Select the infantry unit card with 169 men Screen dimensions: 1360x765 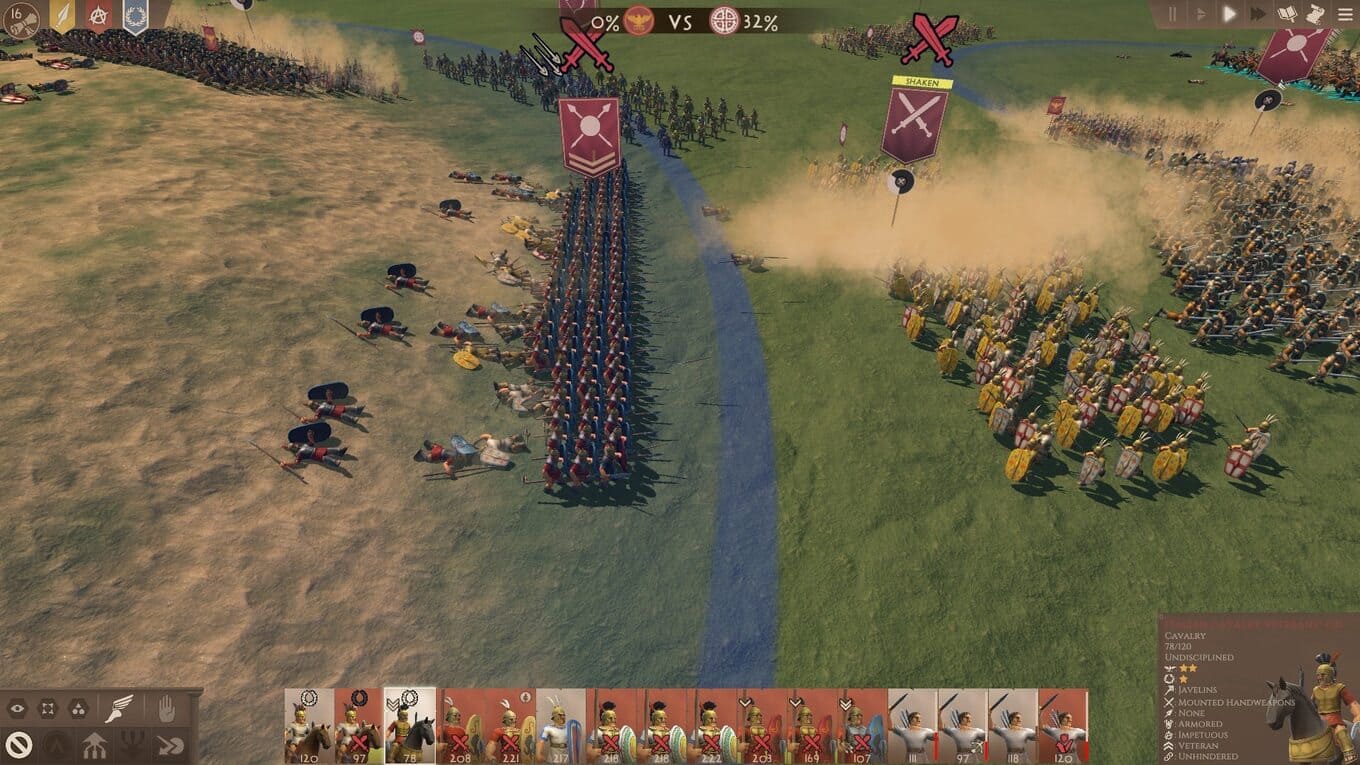click(x=812, y=725)
